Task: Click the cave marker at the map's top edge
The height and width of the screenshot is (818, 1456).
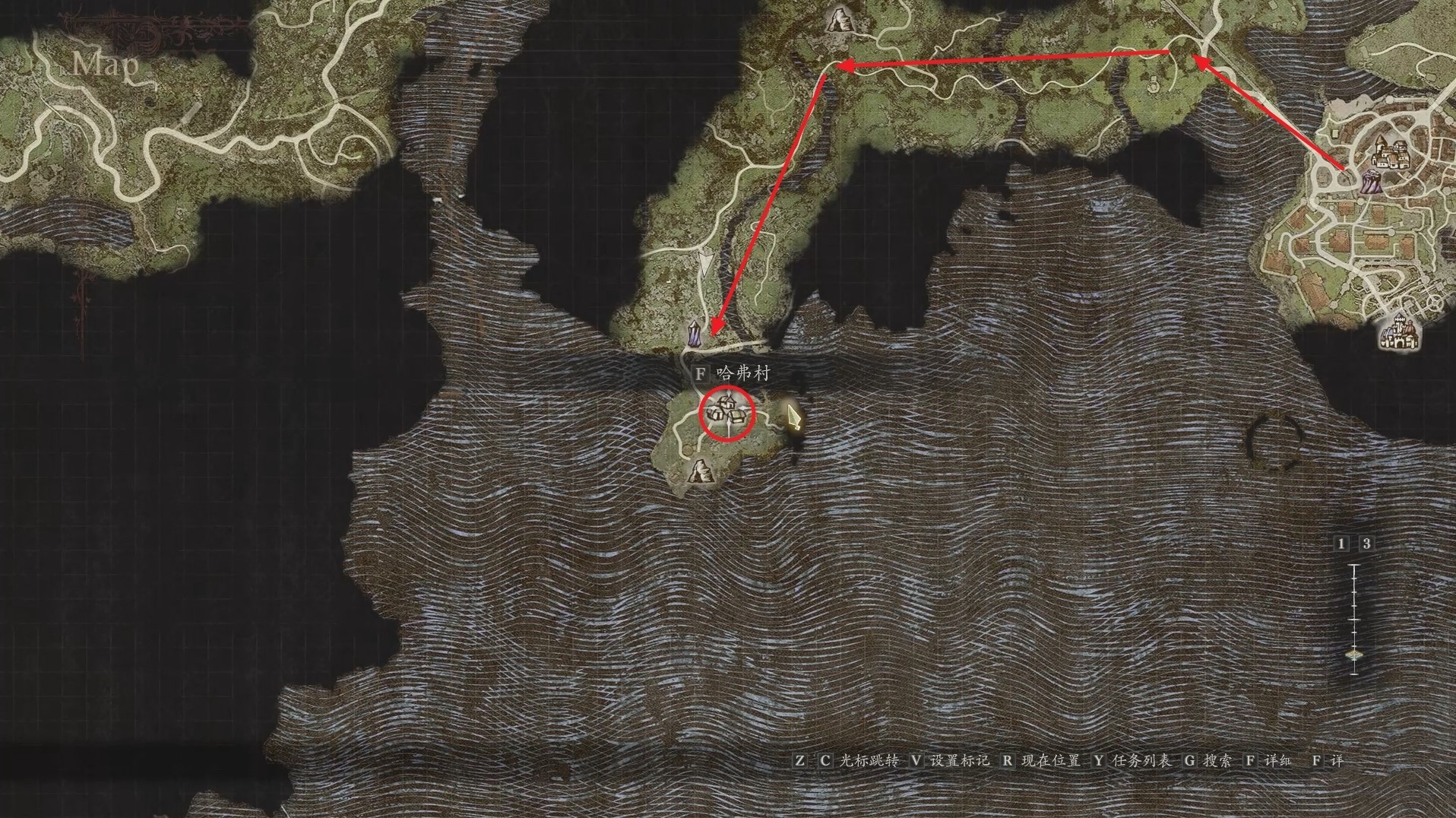Action: tap(838, 19)
